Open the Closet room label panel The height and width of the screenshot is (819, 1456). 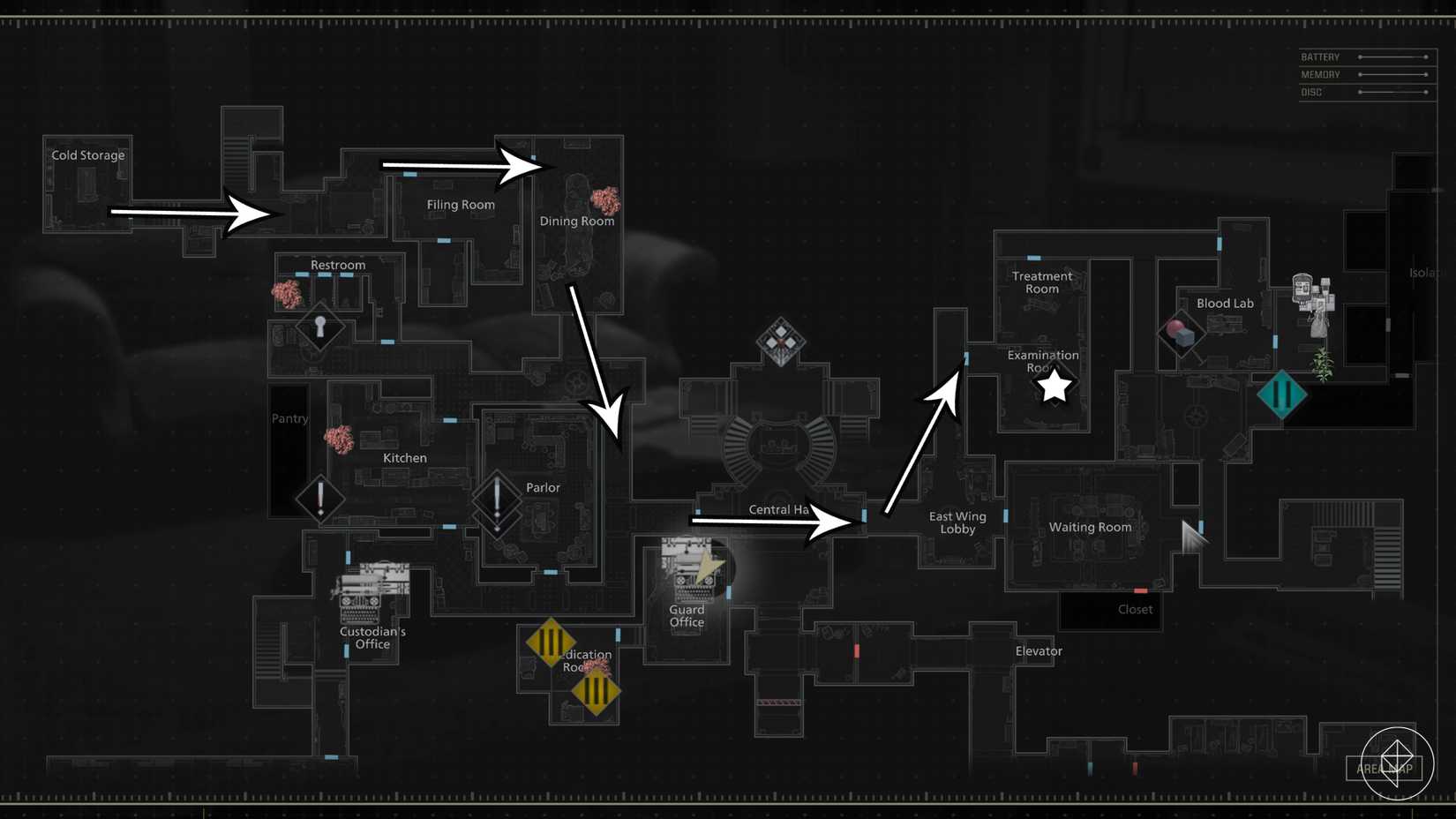click(1135, 609)
